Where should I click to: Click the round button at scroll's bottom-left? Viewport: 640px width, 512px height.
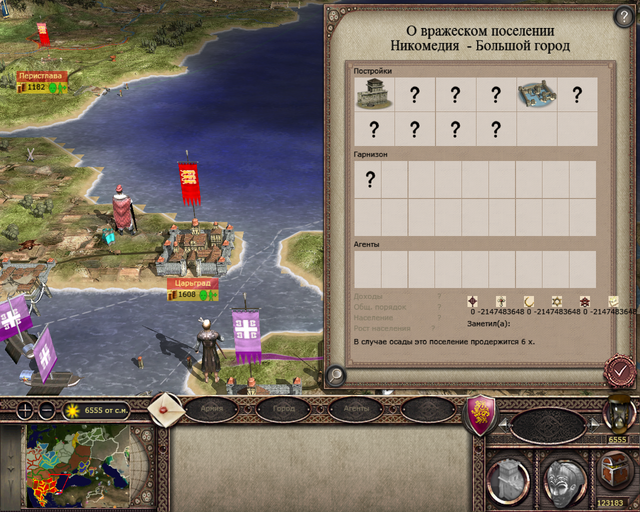[337, 374]
